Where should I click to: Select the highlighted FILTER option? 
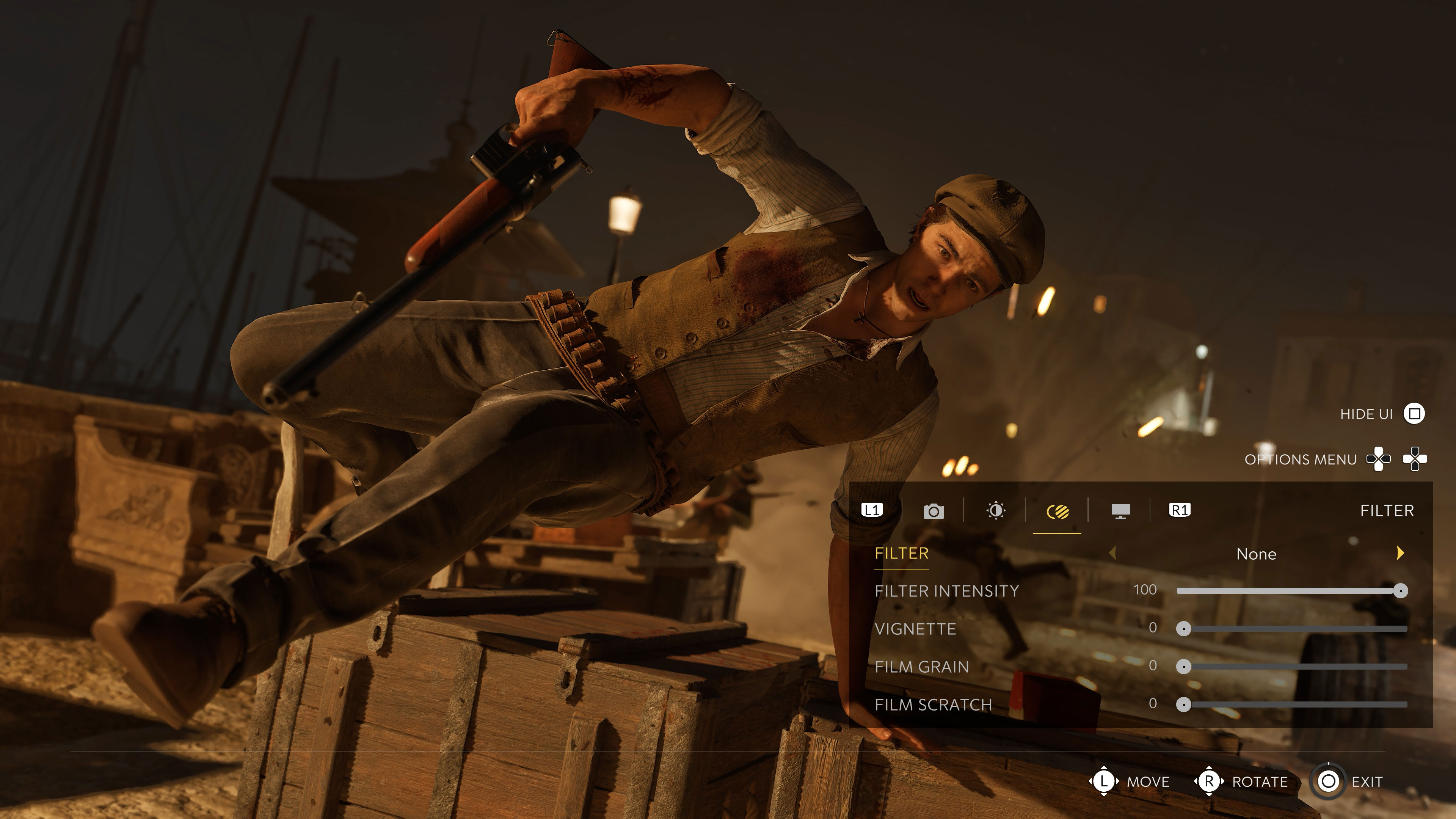[901, 553]
